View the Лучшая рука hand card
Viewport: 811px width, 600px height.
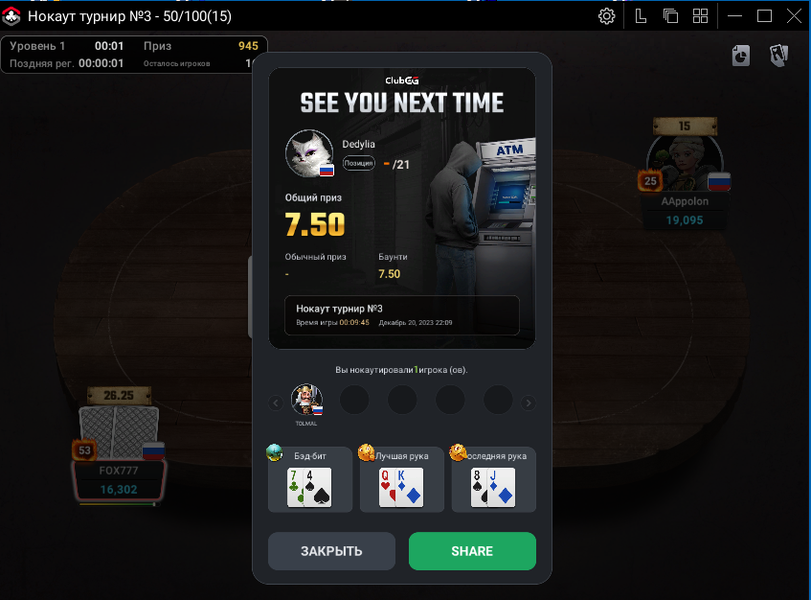pyautogui.click(x=402, y=480)
